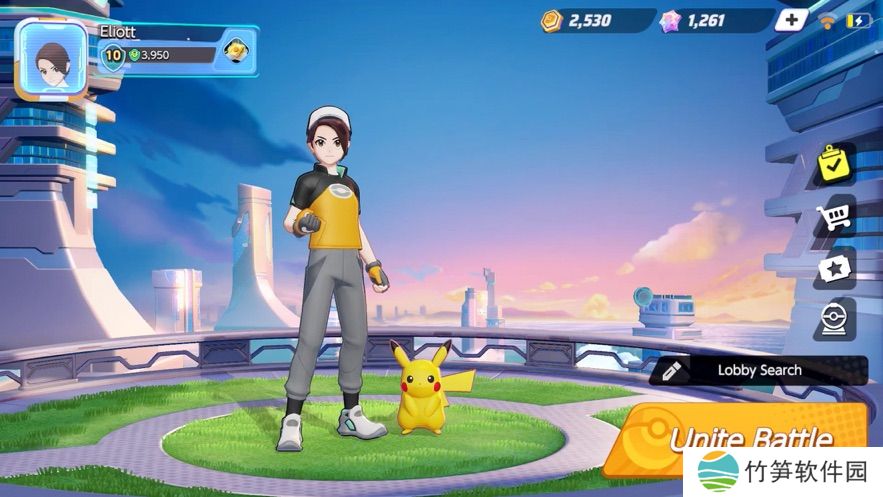Viewport: 883px width, 497px height.
Task: Click the Aeos coin balance showing 2,530
Action: coord(588,20)
